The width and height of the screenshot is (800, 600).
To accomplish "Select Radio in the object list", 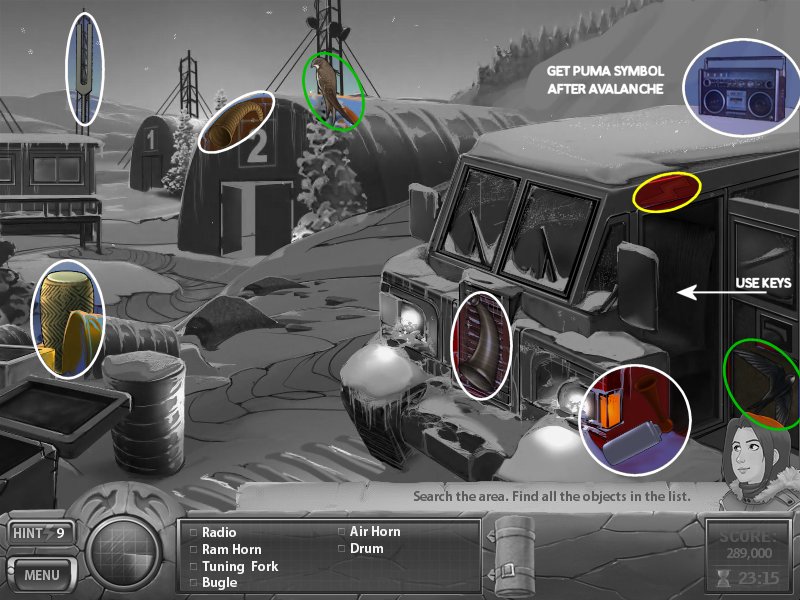I will (219, 533).
